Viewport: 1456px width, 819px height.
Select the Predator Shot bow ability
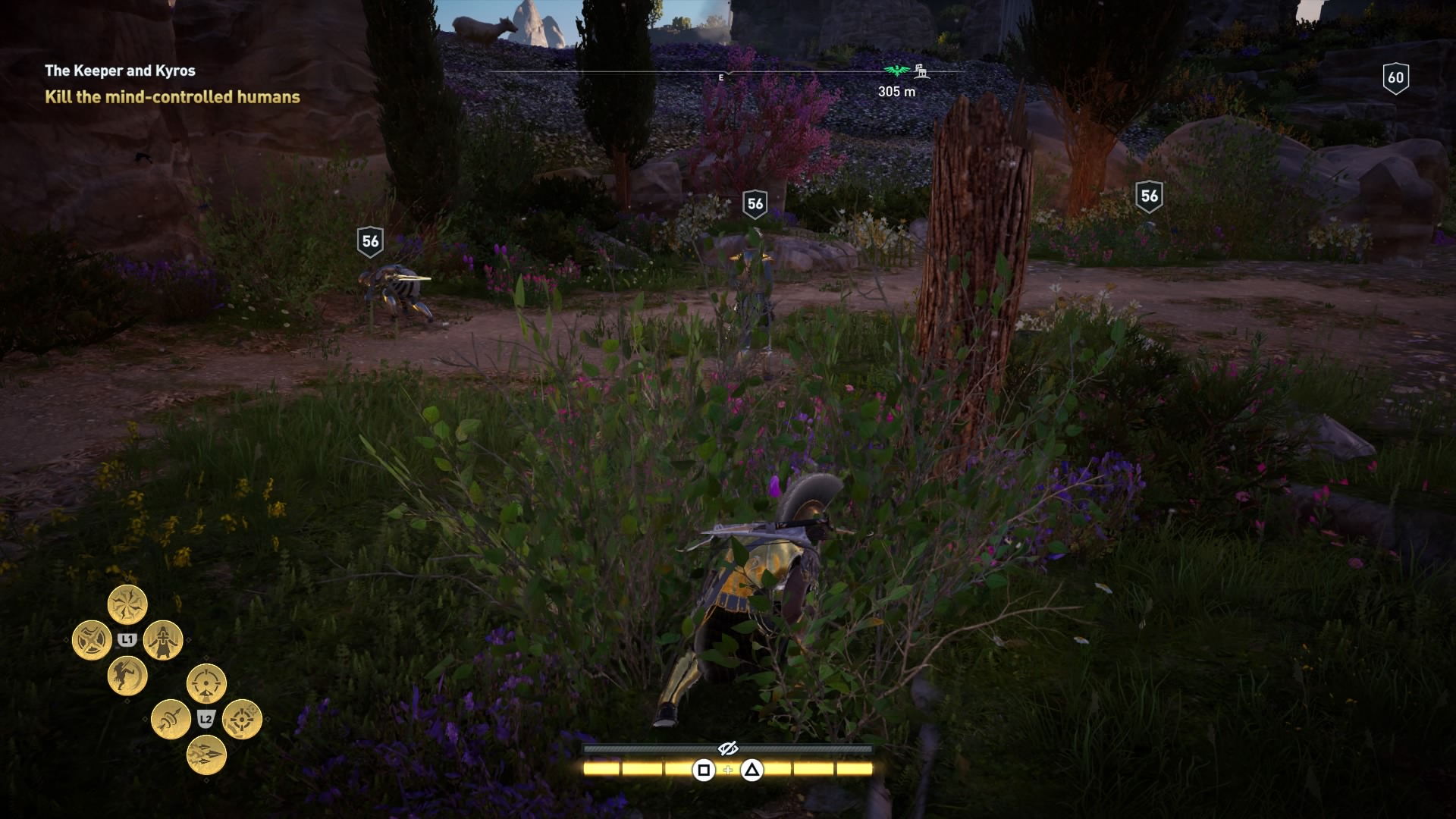point(206,682)
